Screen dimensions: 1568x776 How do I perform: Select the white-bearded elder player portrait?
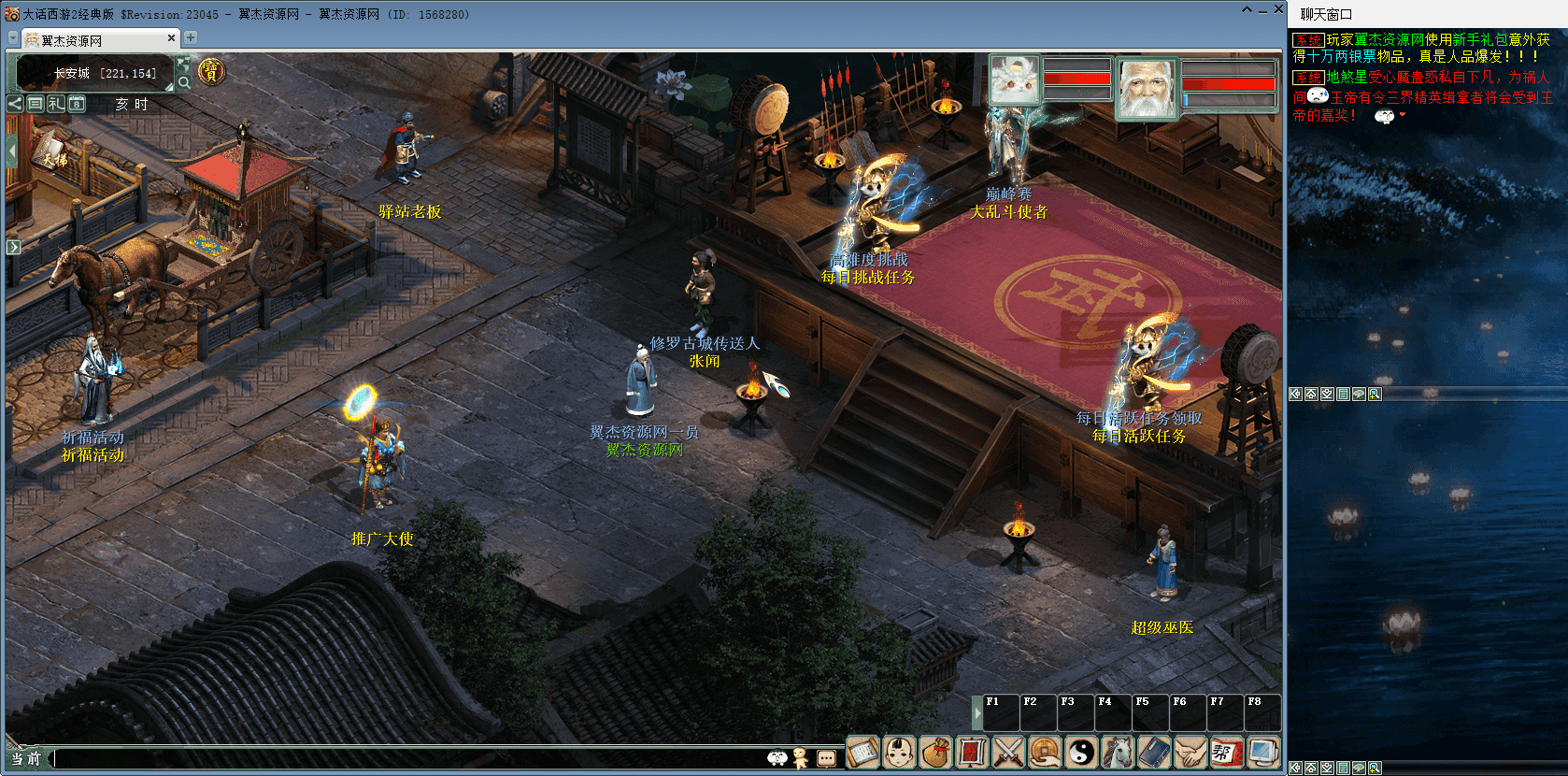click(x=1147, y=88)
